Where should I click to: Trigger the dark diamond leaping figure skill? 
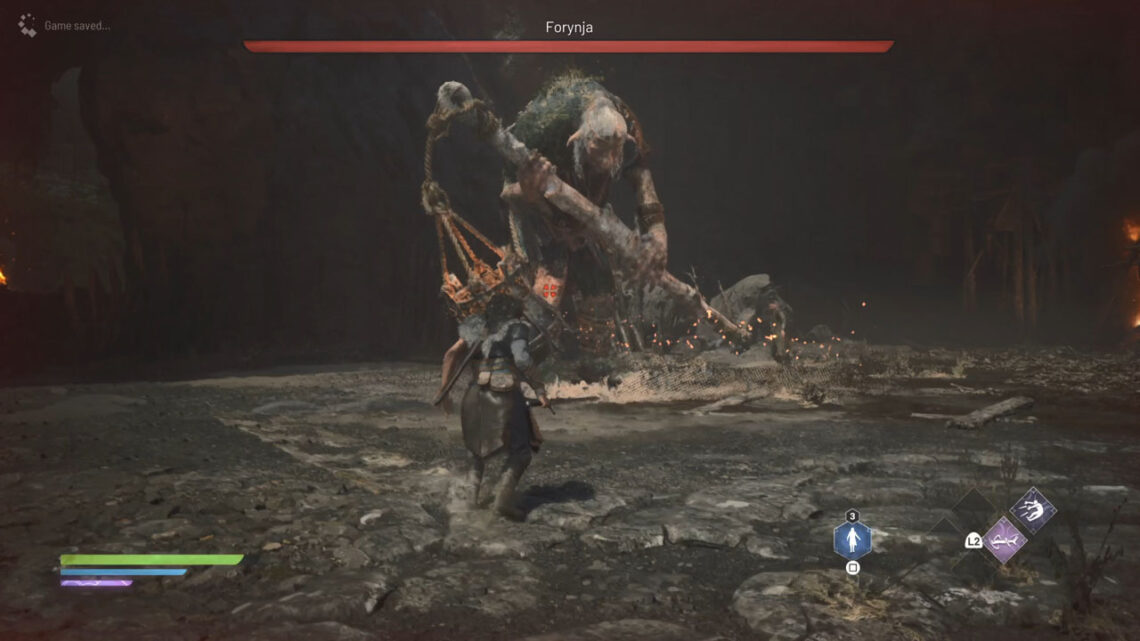(1032, 510)
